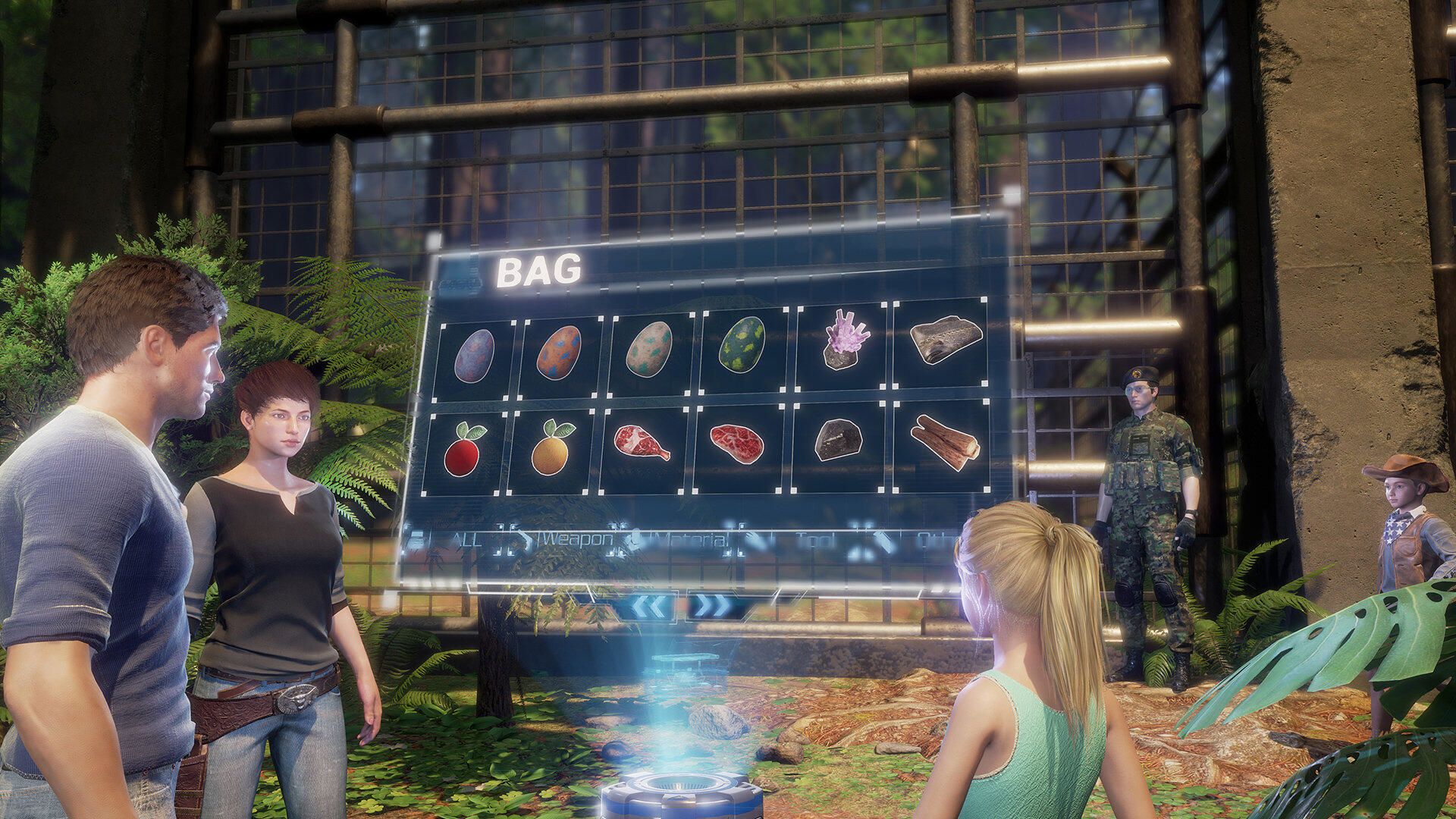The width and height of the screenshot is (1456, 819).
Task: Go to the next bag page
Action: (x=713, y=606)
